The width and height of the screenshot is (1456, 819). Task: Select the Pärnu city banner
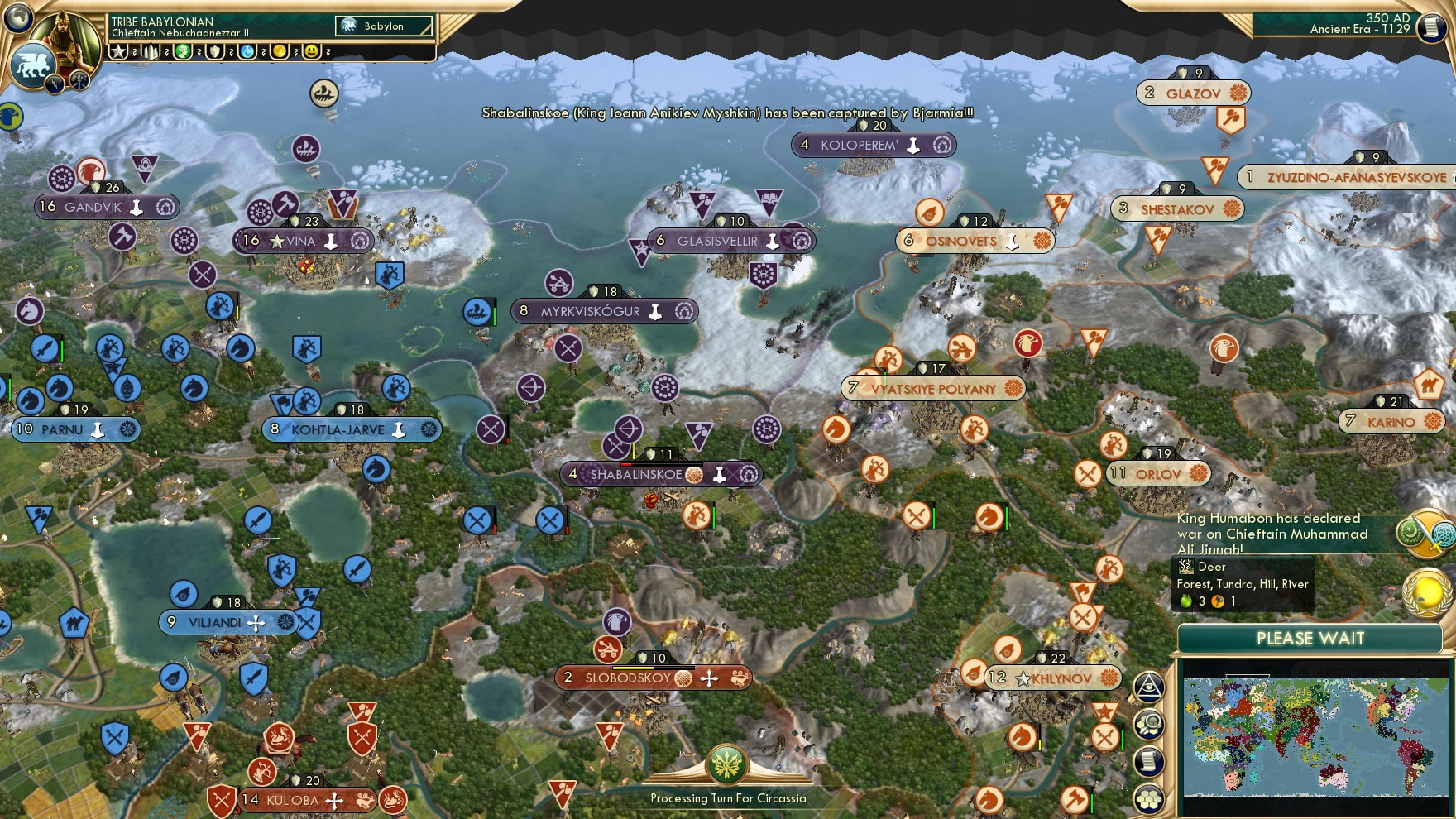click(74, 429)
